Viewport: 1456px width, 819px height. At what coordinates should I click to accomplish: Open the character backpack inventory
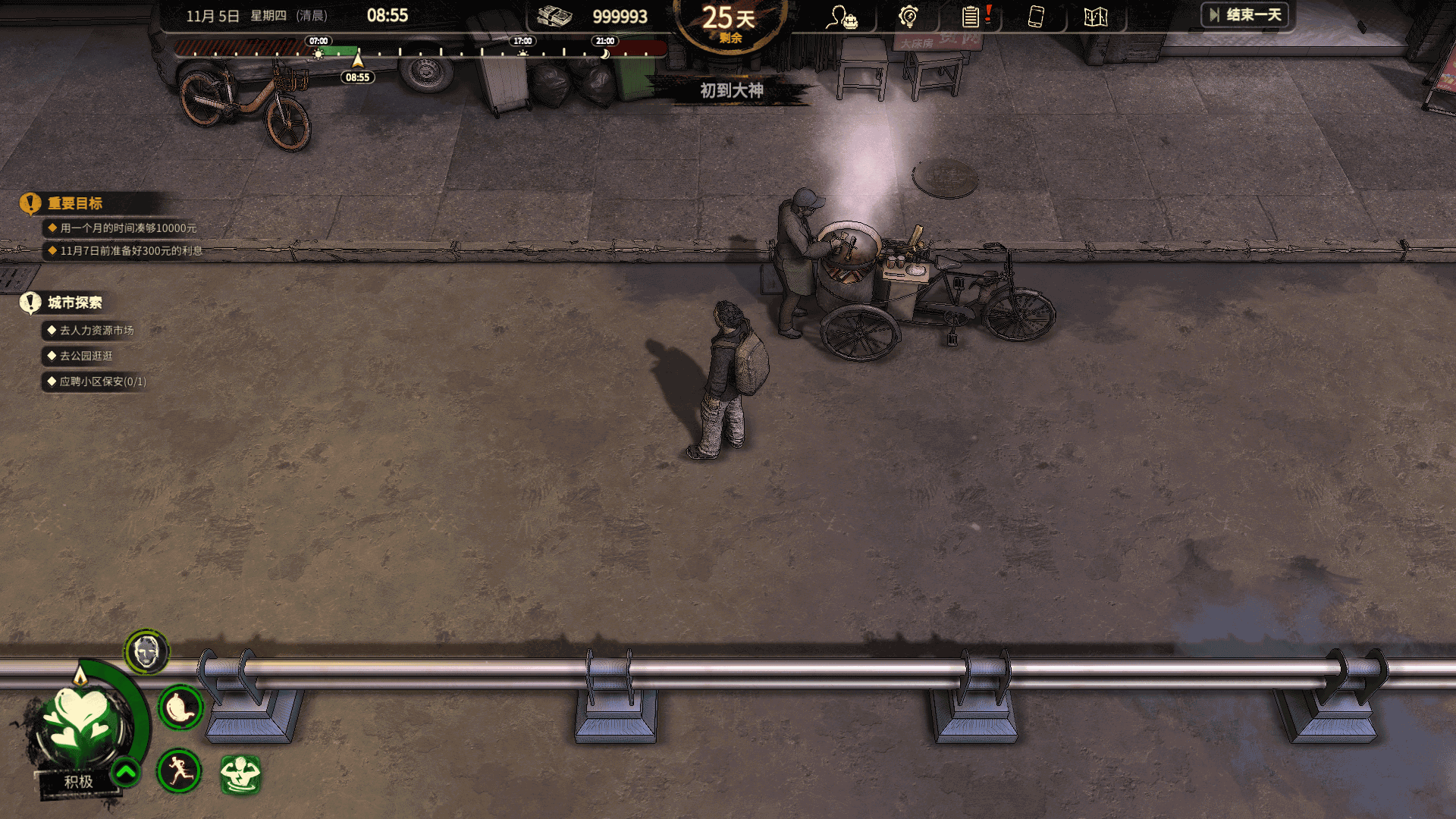tap(842, 17)
